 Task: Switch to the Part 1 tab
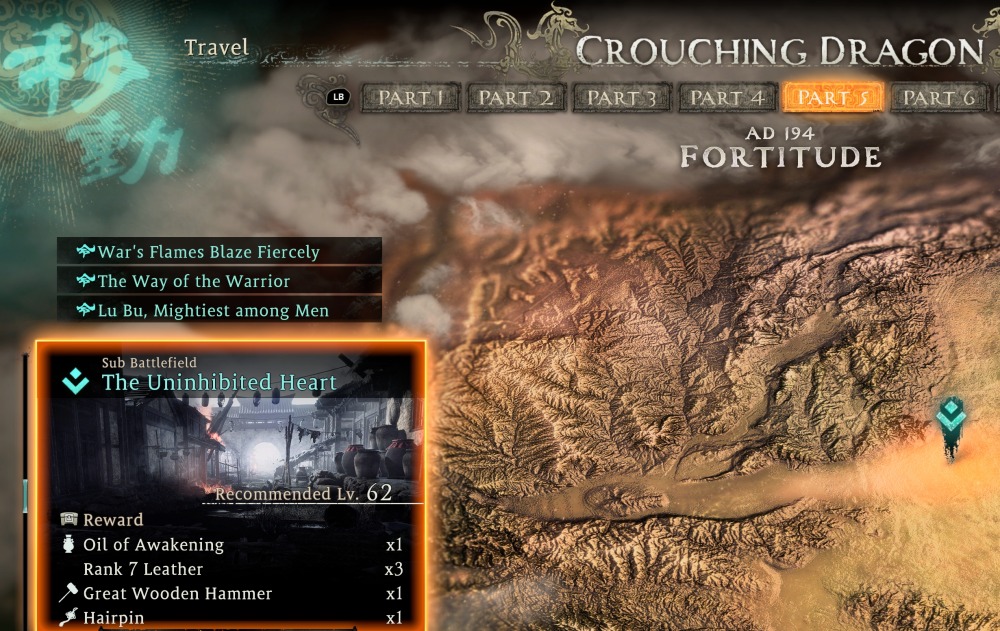coord(411,98)
